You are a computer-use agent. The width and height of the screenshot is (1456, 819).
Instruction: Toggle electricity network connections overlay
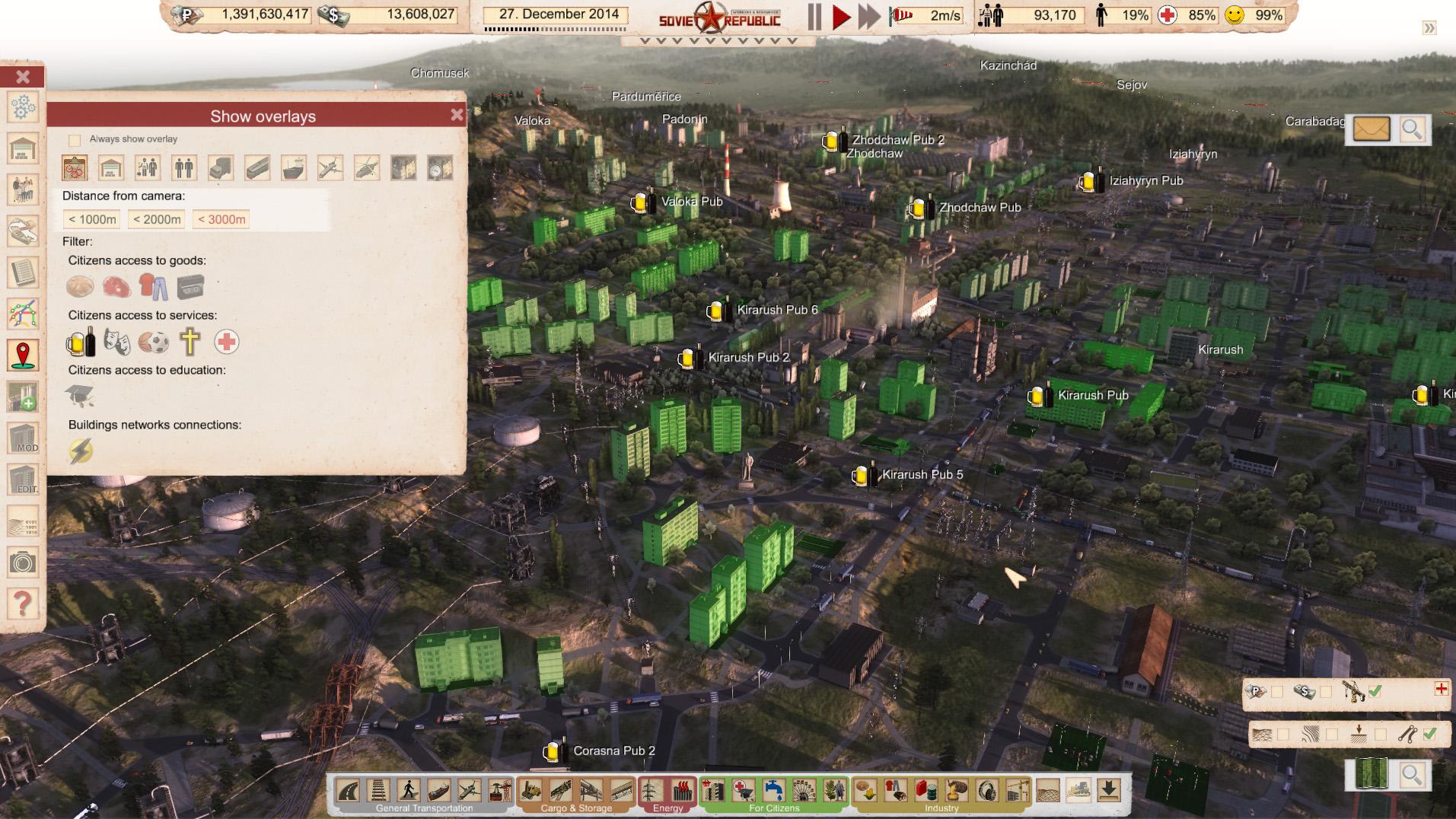81,451
